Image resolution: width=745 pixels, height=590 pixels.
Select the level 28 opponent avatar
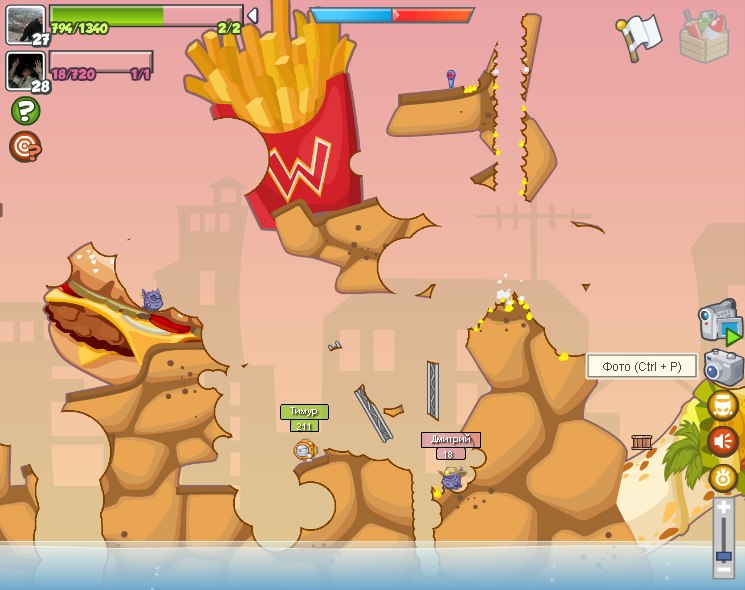coord(24,70)
